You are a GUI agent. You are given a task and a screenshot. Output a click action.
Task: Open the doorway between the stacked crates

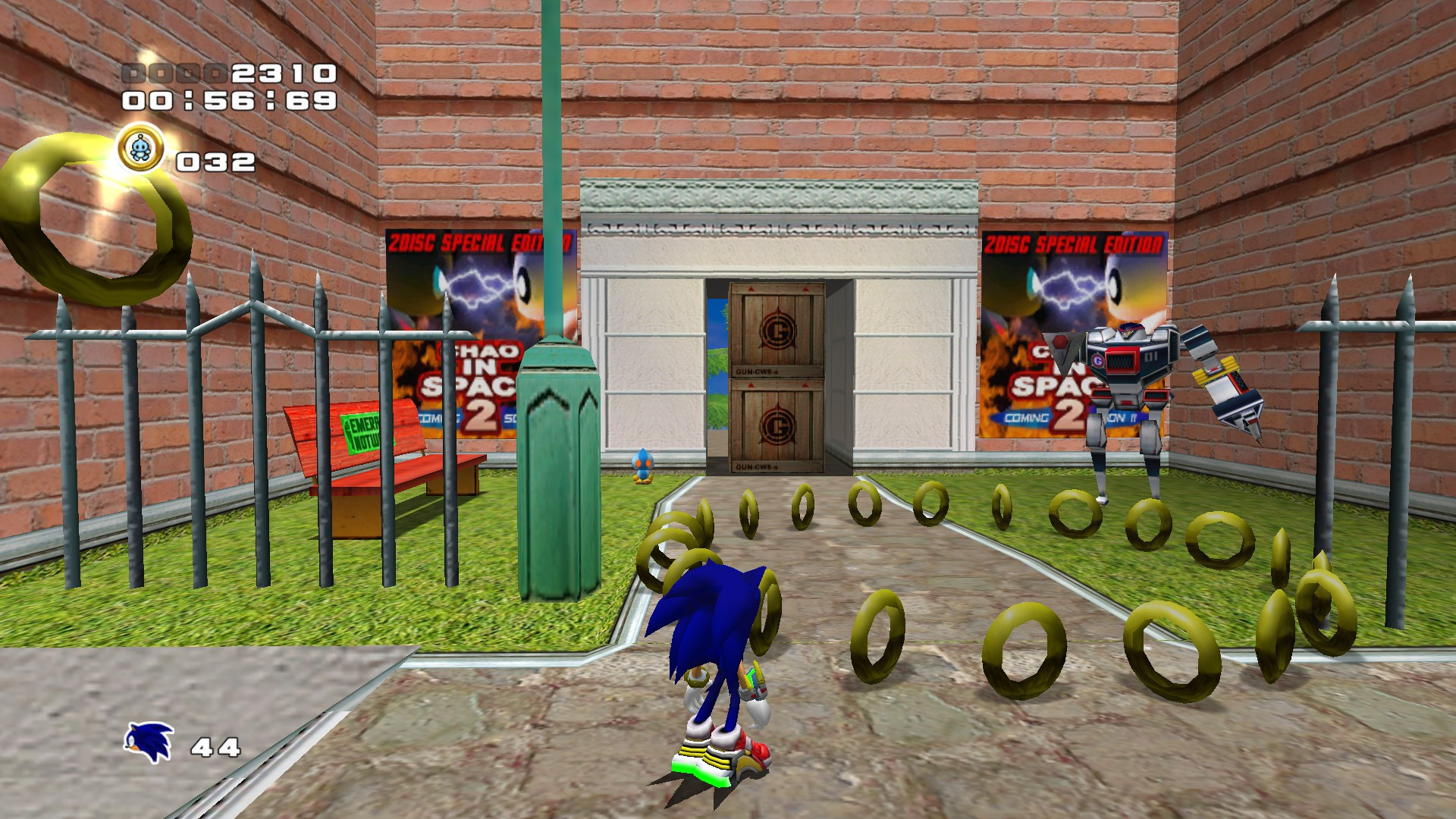pos(717,372)
